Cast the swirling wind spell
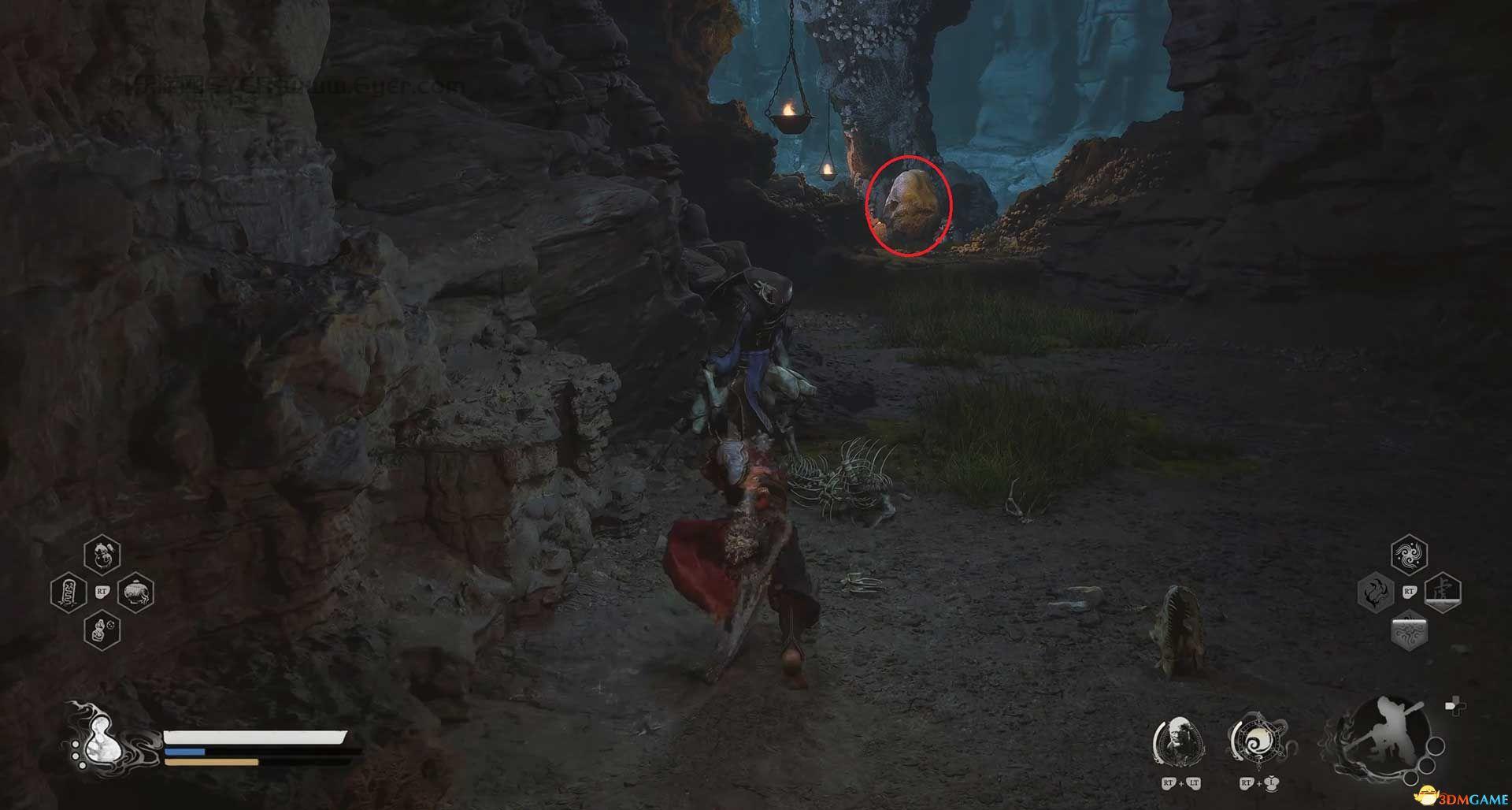The height and width of the screenshot is (810, 1512). 1409,555
